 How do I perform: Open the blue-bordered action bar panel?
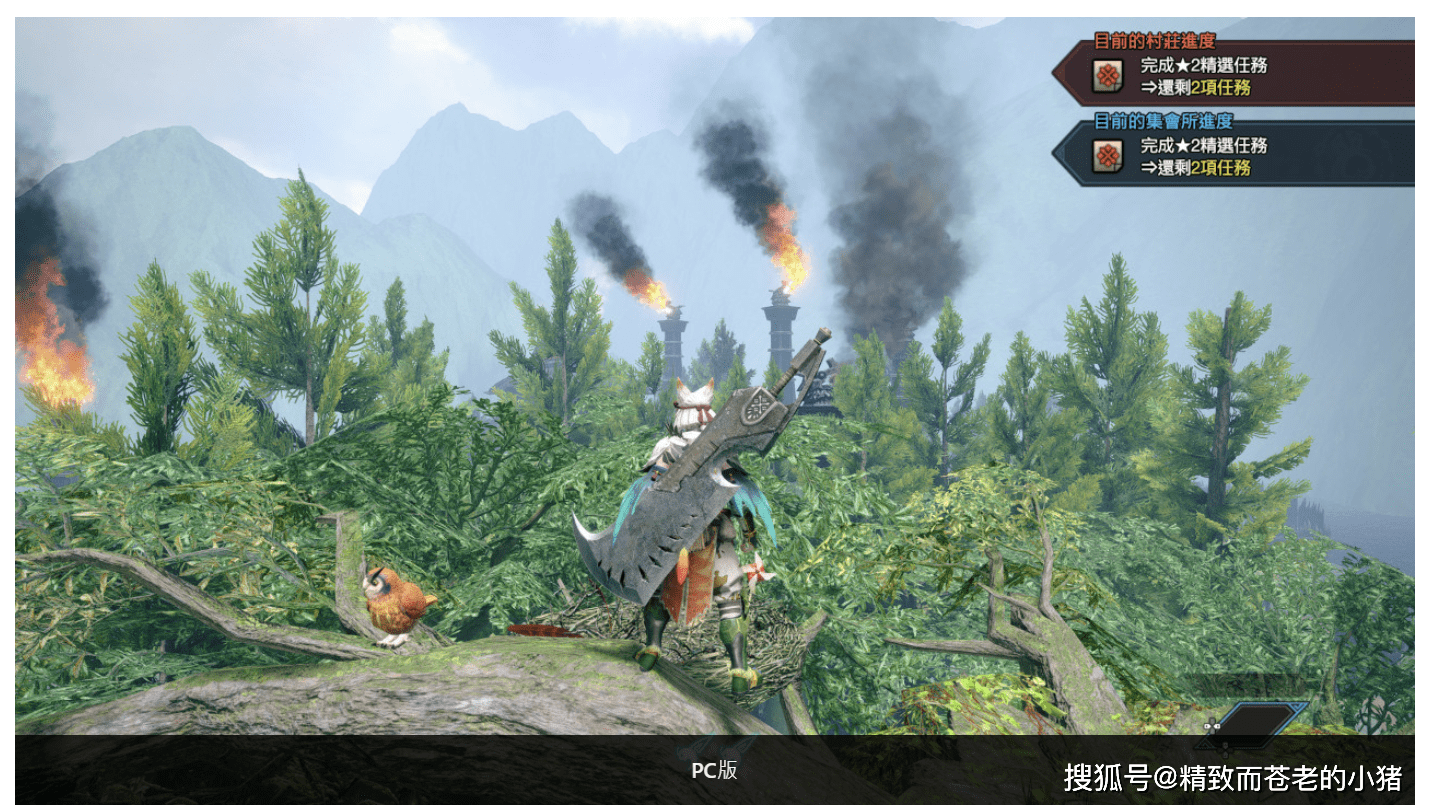point(1262,720)
